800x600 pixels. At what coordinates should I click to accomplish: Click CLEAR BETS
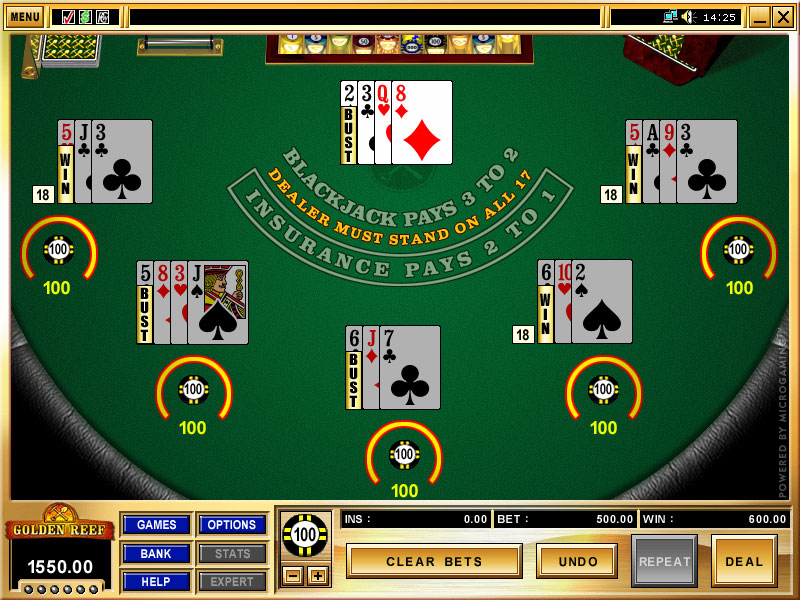pos(434,561)
